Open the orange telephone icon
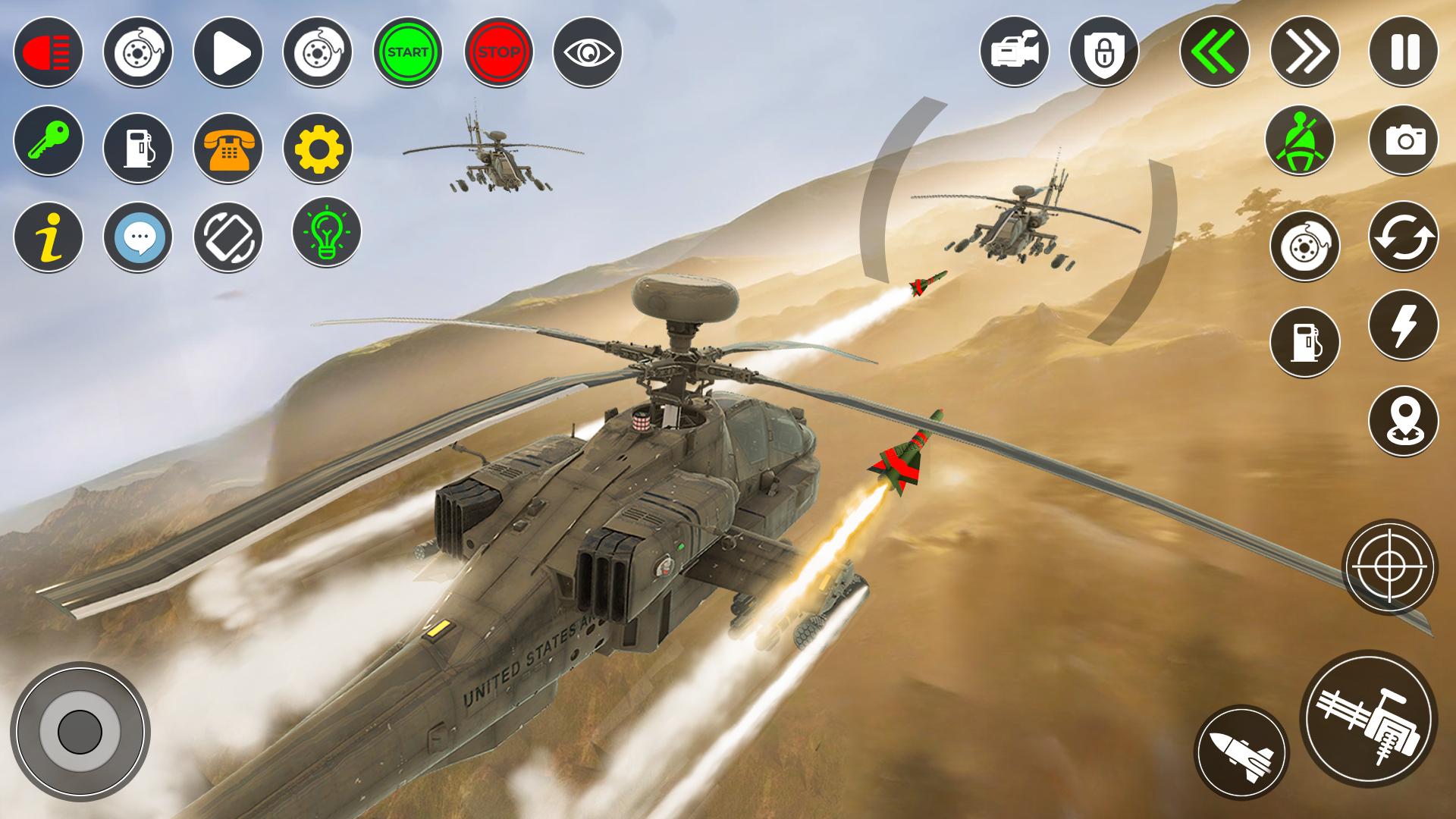The height and width of the screenshot is (819, 1456). tap(228, 148)
